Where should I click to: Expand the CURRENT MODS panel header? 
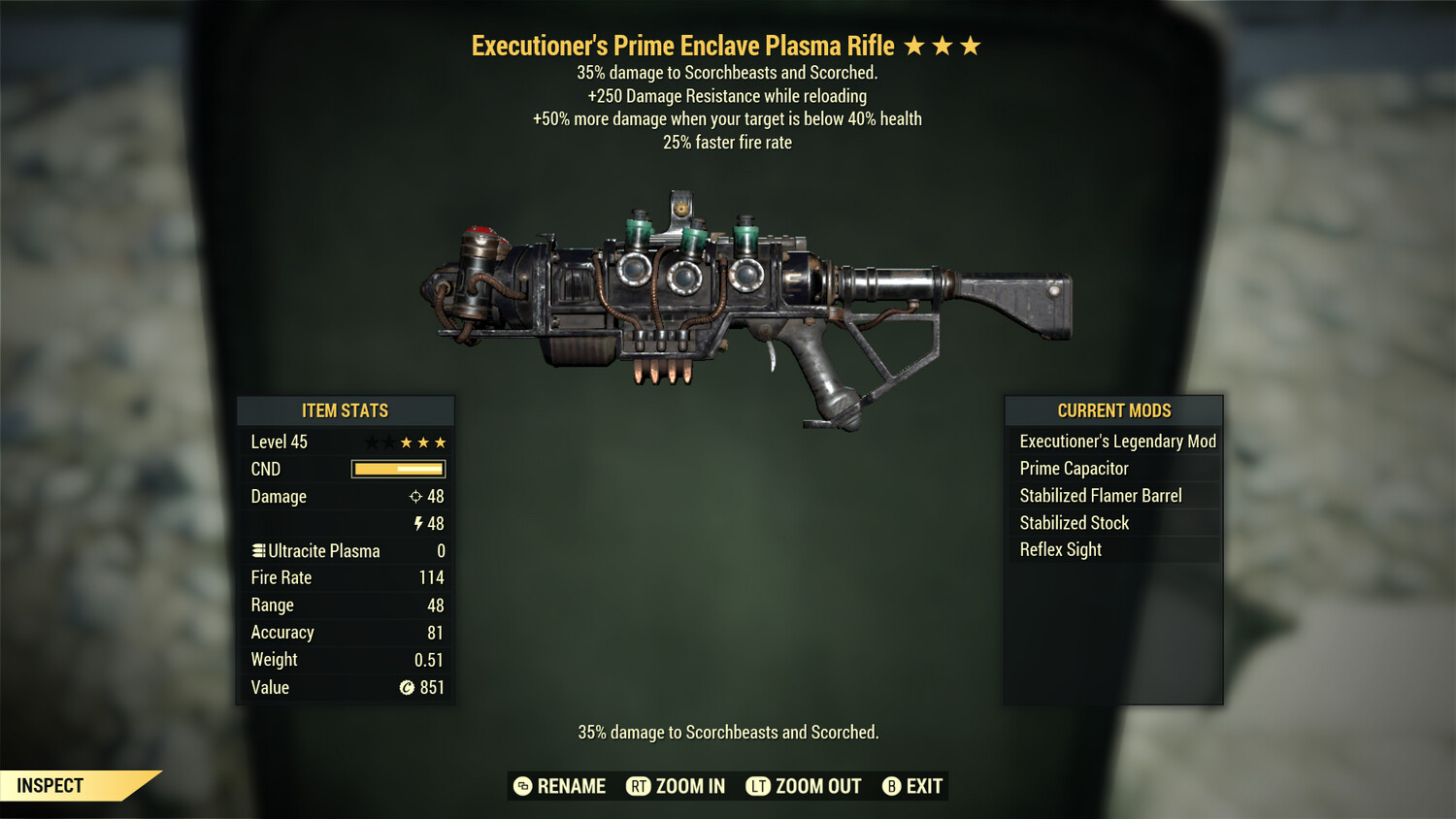click(1112, 410)
